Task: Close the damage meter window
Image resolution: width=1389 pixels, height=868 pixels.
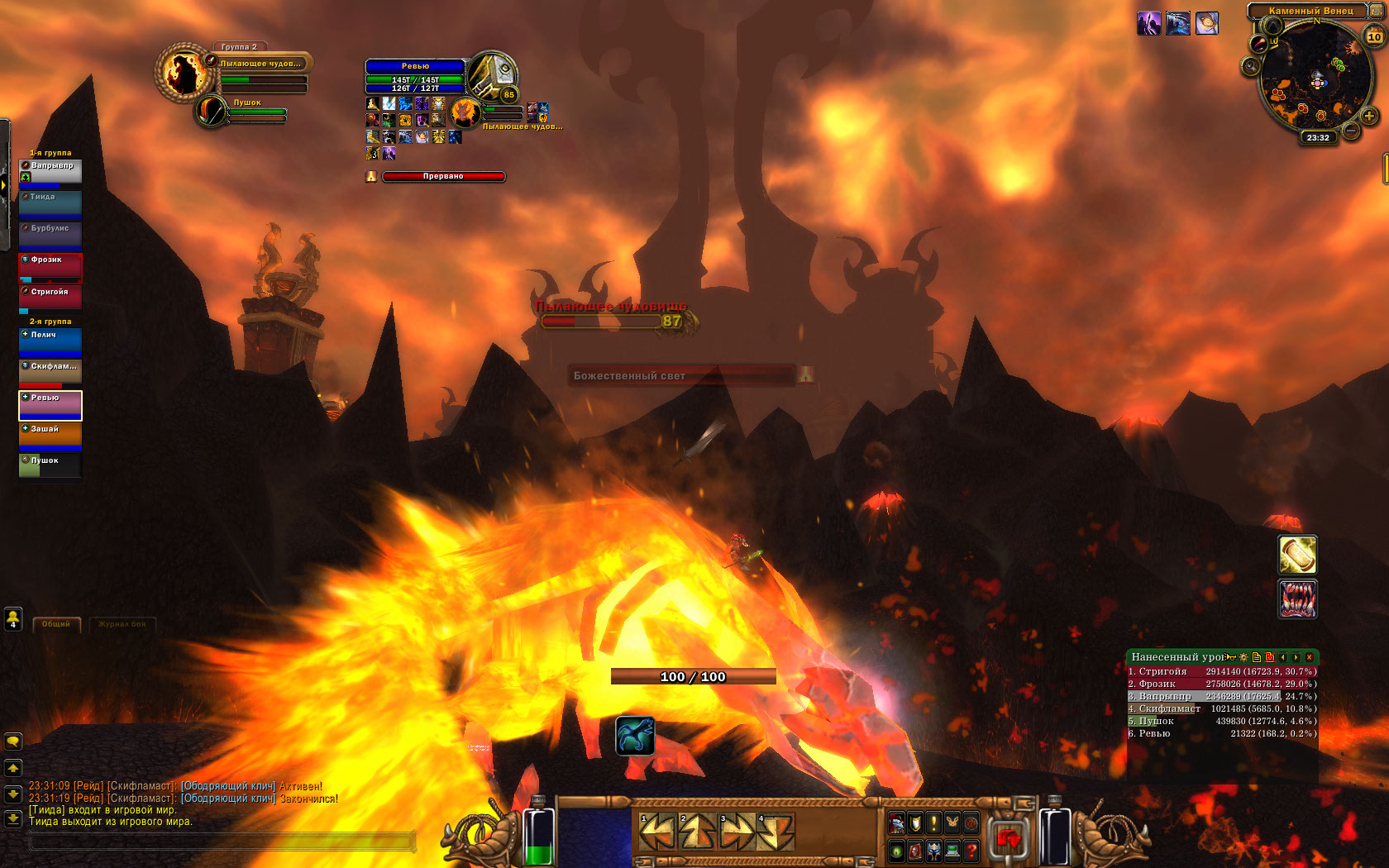Action: (x=1309, y=657)
